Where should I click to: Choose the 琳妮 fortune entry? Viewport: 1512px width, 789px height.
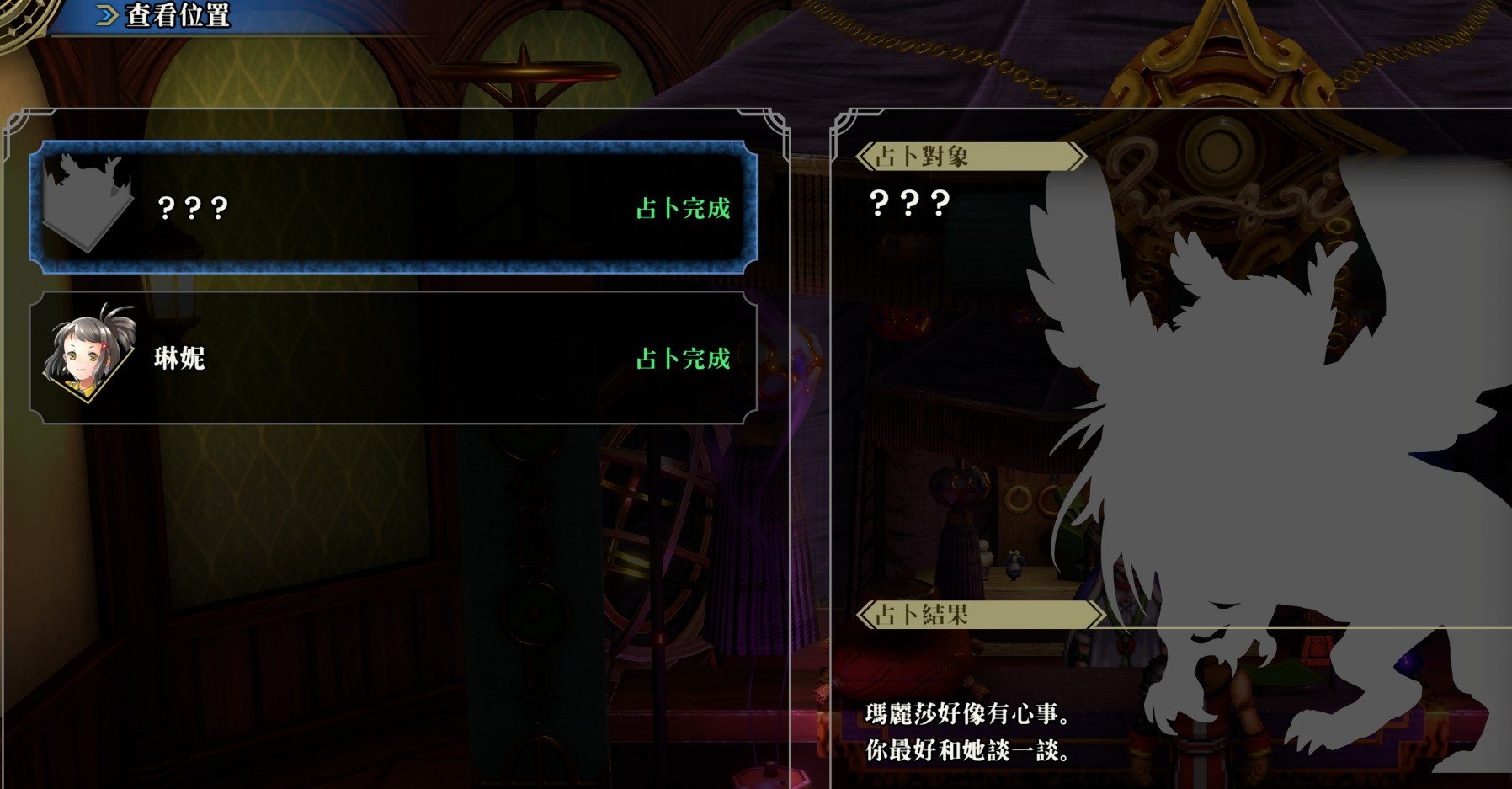click(x=392, y=358)
